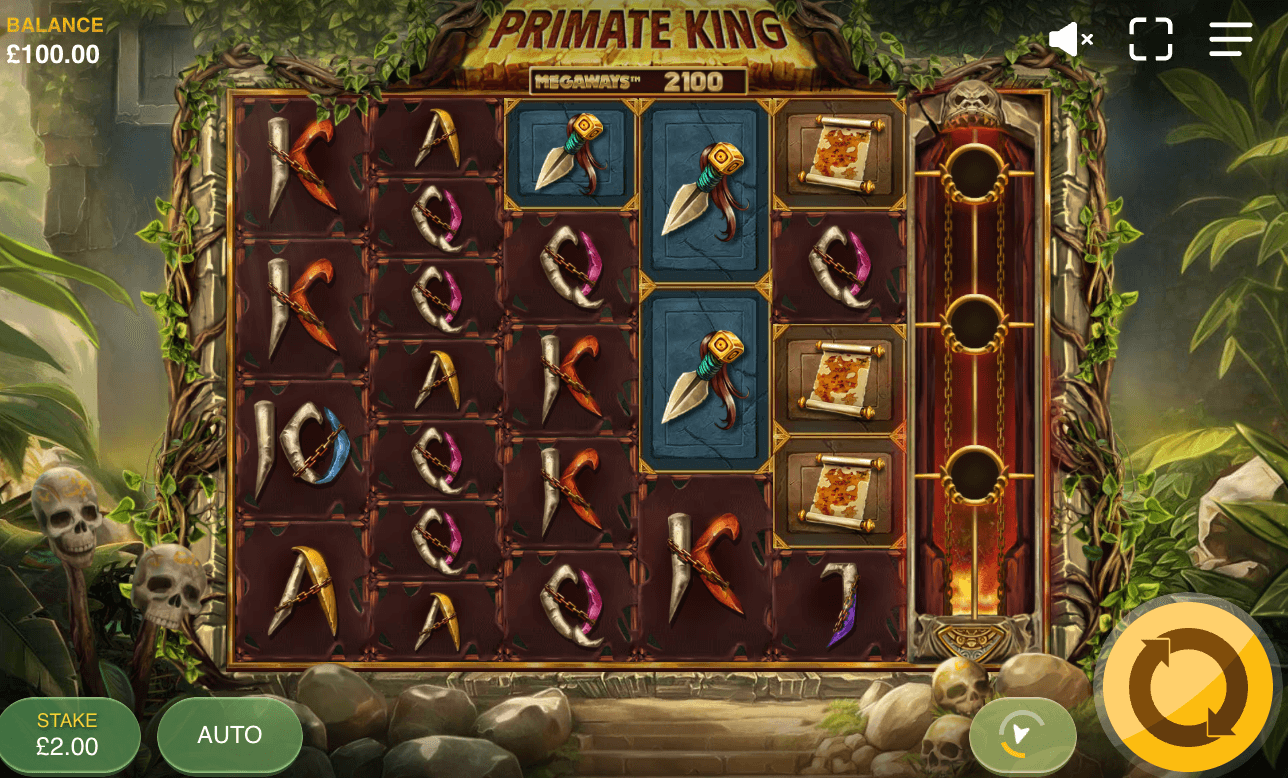Toggle fast play using the arrow circle
This screenshot has width=1288, height=778.
1022,735
